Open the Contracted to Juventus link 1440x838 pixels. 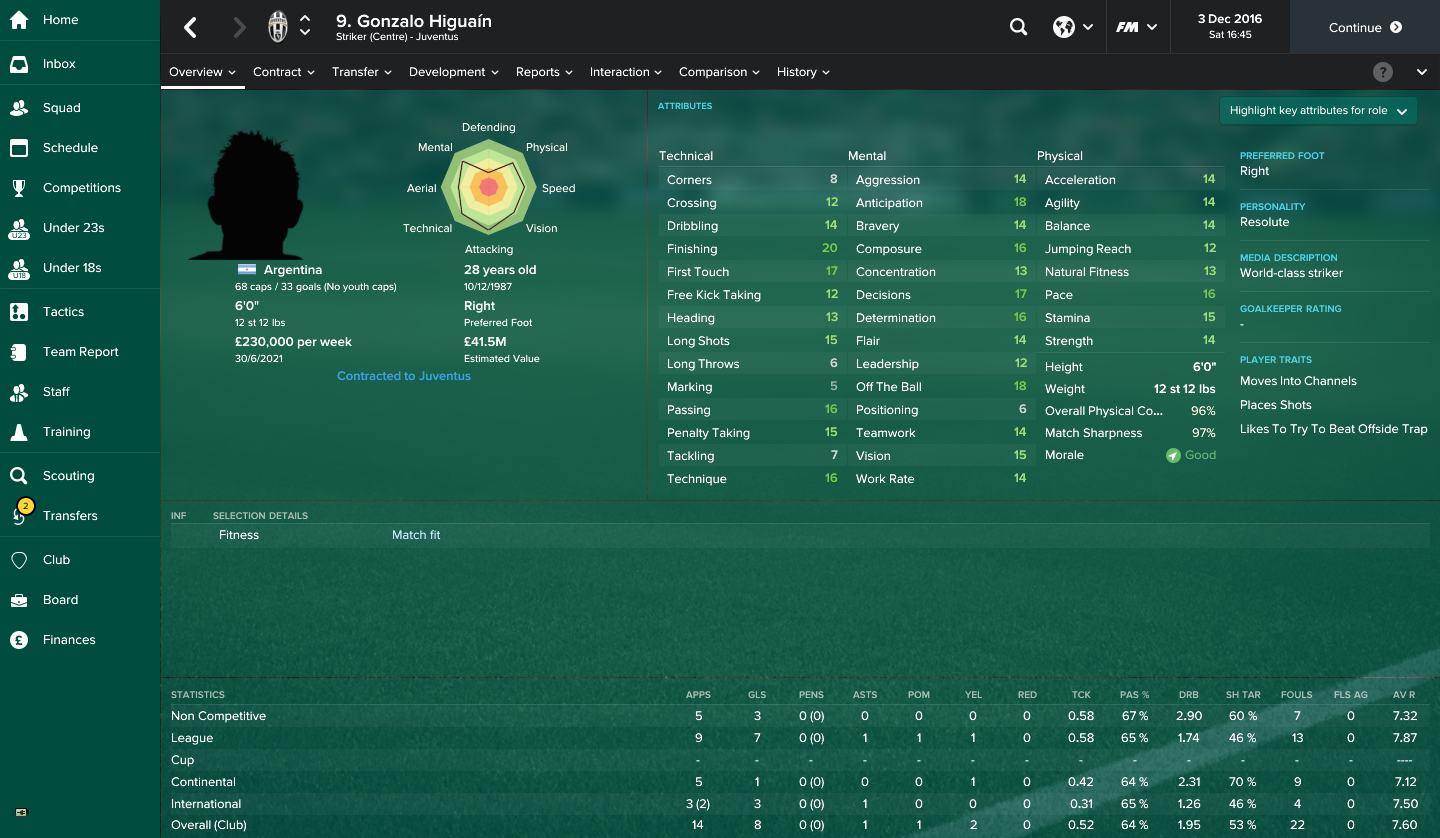click(x=404, y=375)
